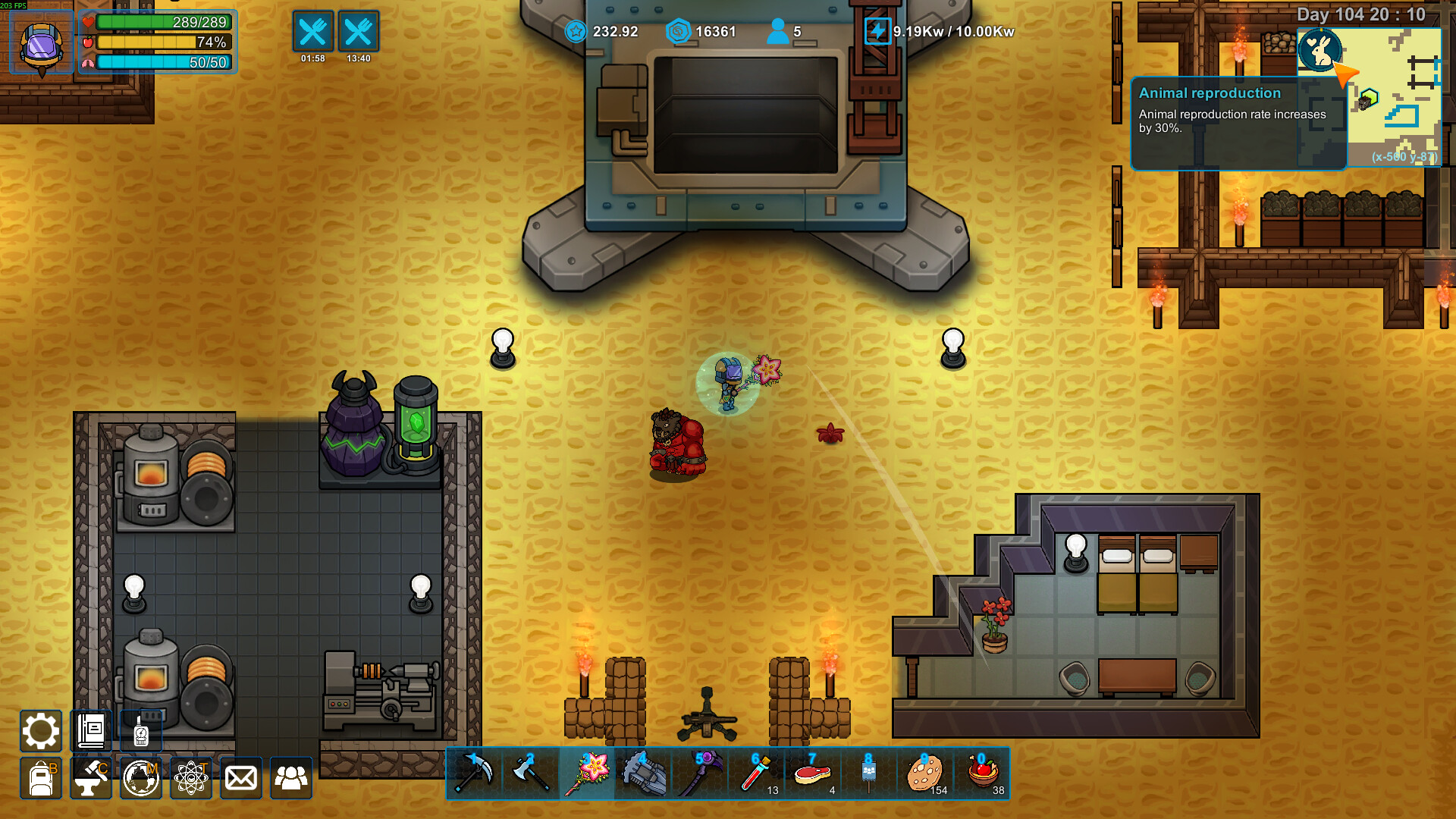
Task: Select the axe in hotbar slot 2
Action: (531, 773)
